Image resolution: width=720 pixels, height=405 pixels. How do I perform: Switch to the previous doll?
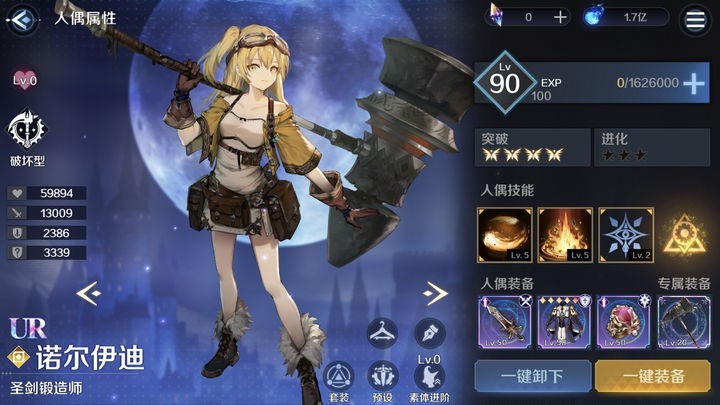coord(88,292)
